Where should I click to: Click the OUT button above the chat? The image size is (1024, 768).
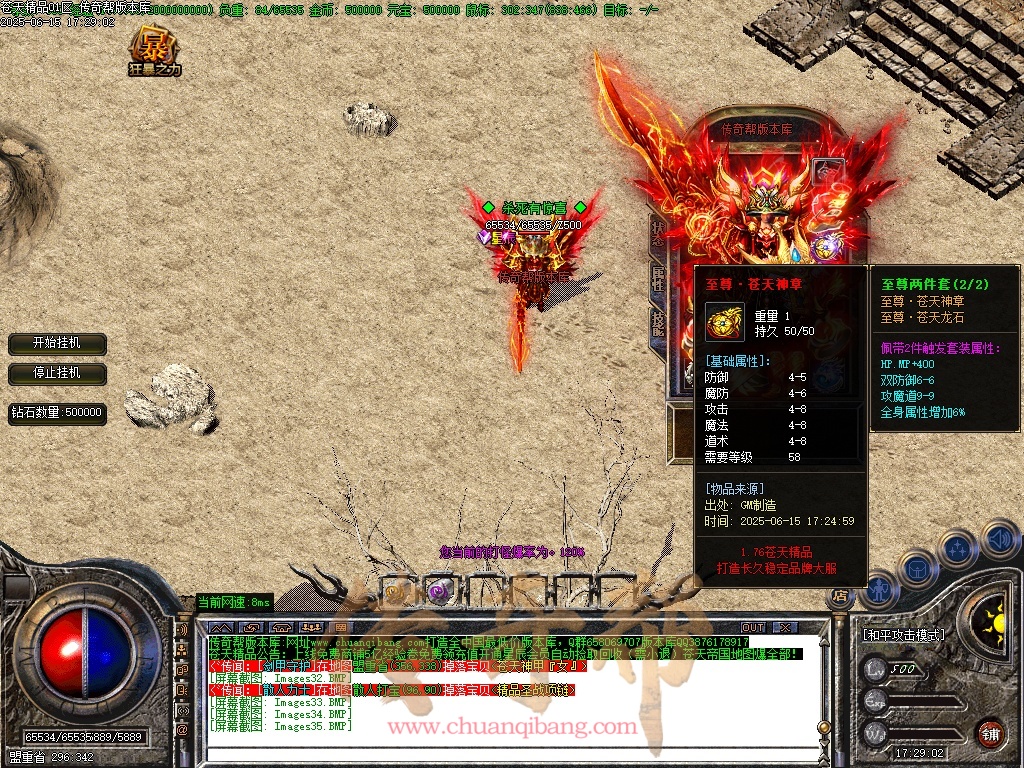(x=752, y=627)
